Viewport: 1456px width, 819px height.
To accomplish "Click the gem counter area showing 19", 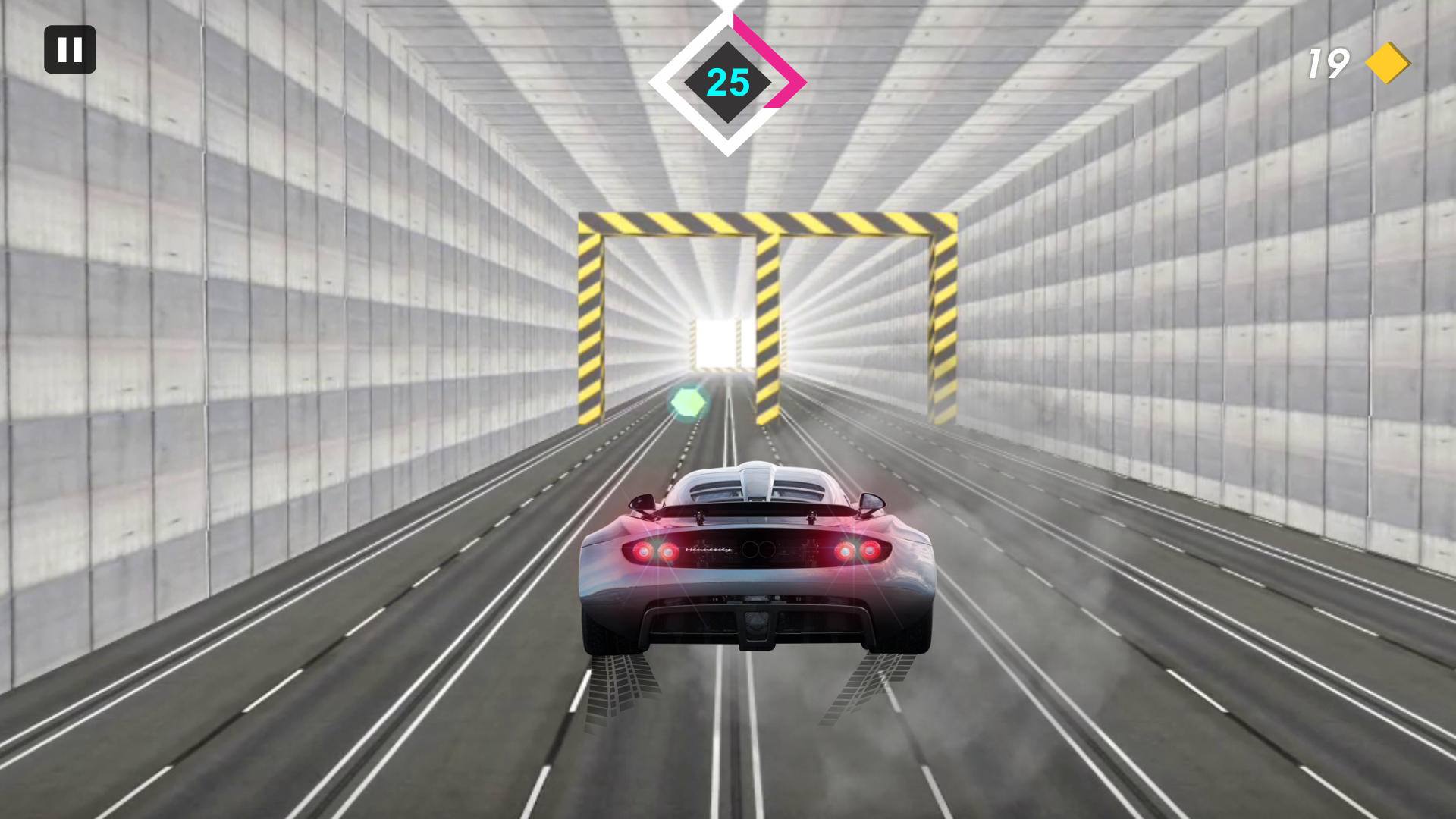I will click(1357, 63).
